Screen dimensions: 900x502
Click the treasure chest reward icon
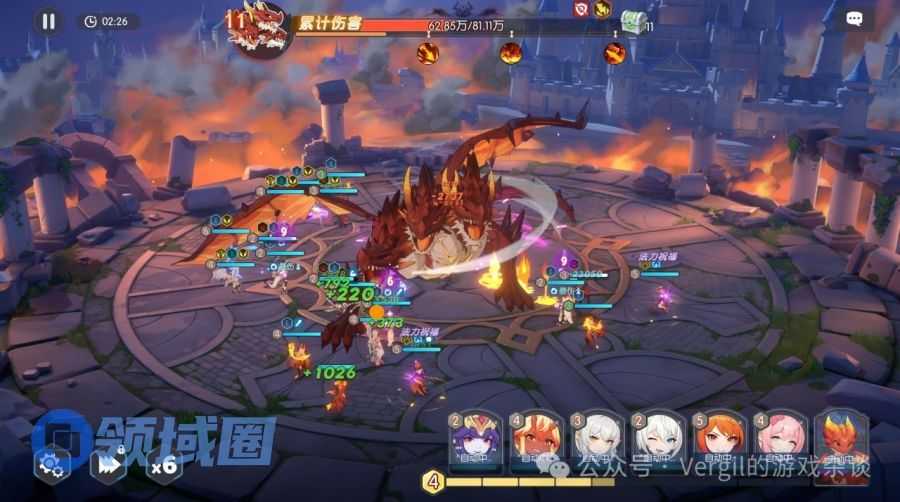pos(631,19)
